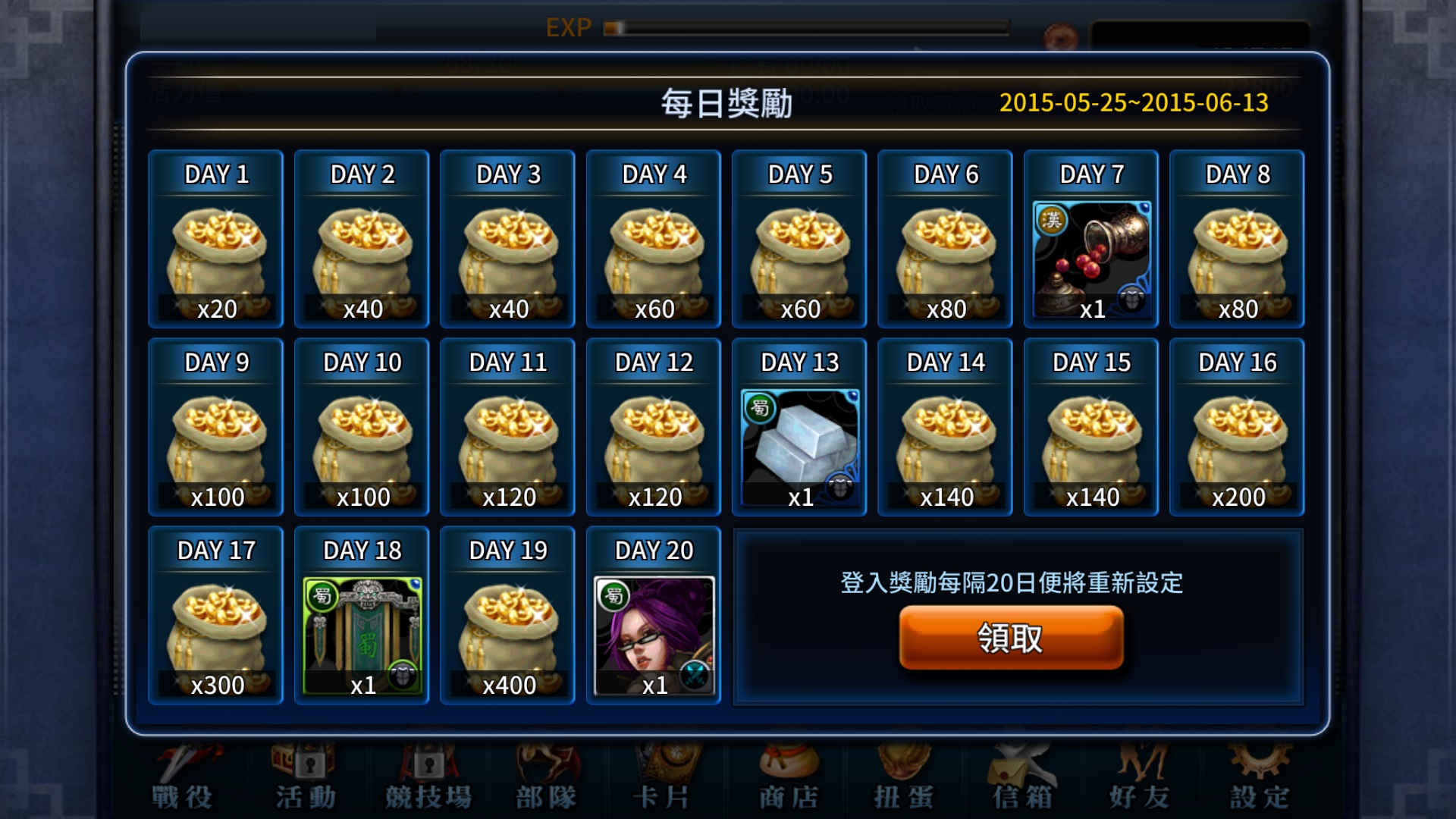The width and height of the screenshot is (1456, 819).
Task: Select the DAY 16 x200 gold reward
Action: 1237,428
